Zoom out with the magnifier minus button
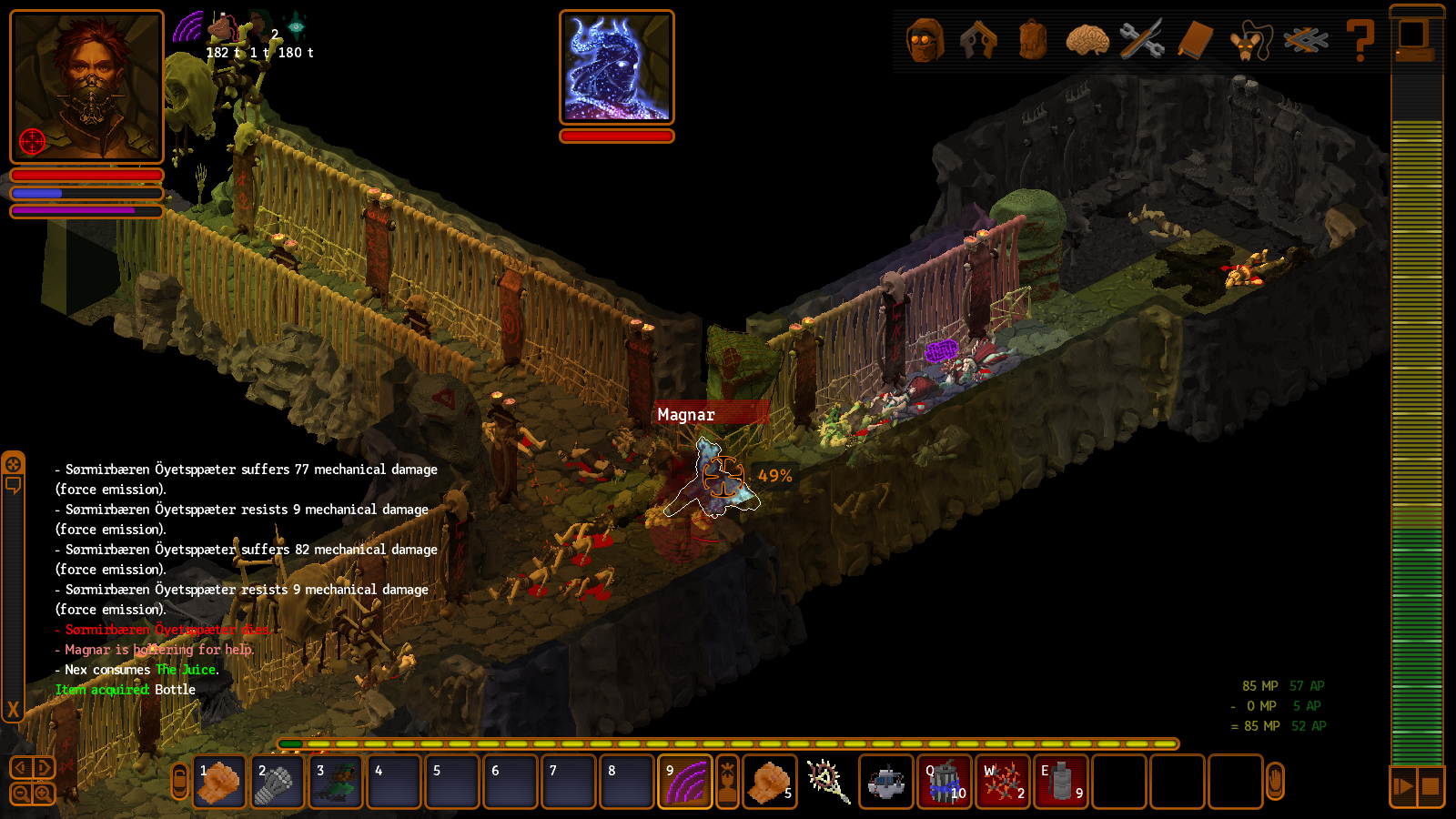This screenshot has height=819, width=1456. click(21, 794)
